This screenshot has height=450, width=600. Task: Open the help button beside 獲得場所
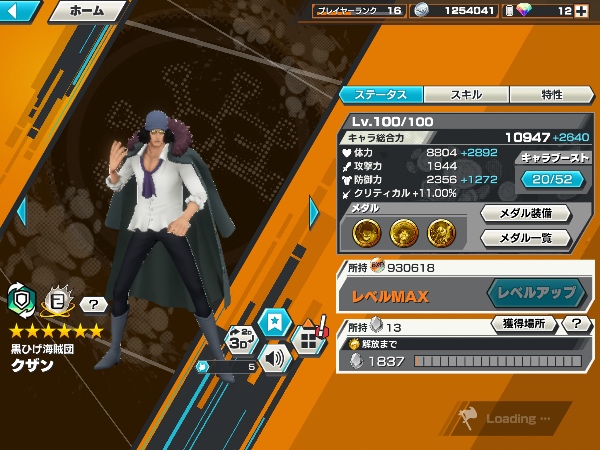(x=577, y=324)
